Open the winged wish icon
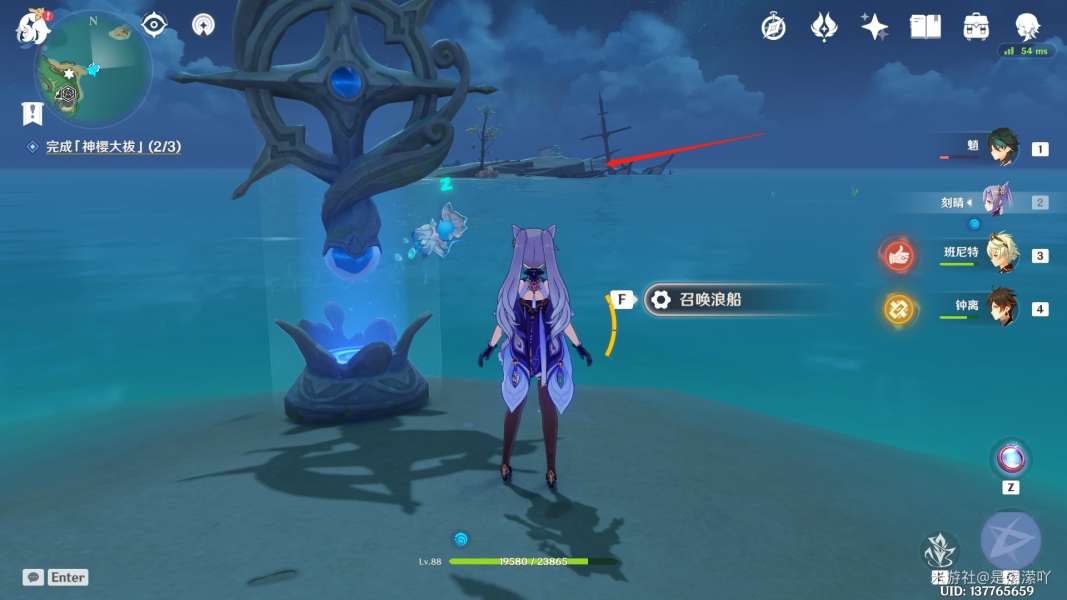Image resolution: width=1067 pixels, height=600 pixels. (x=823, y=27)
